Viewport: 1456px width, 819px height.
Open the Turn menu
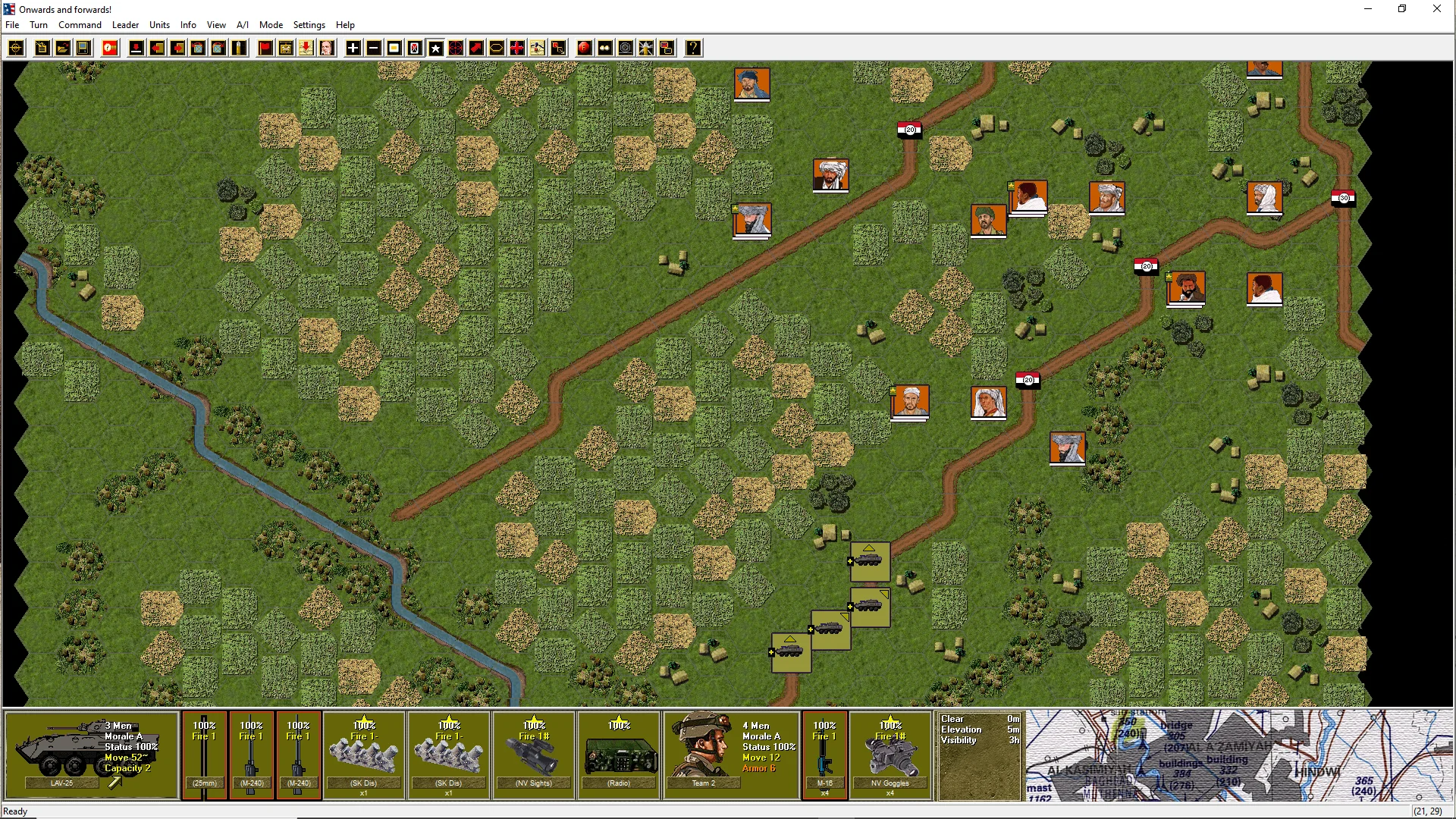(39, 25)
